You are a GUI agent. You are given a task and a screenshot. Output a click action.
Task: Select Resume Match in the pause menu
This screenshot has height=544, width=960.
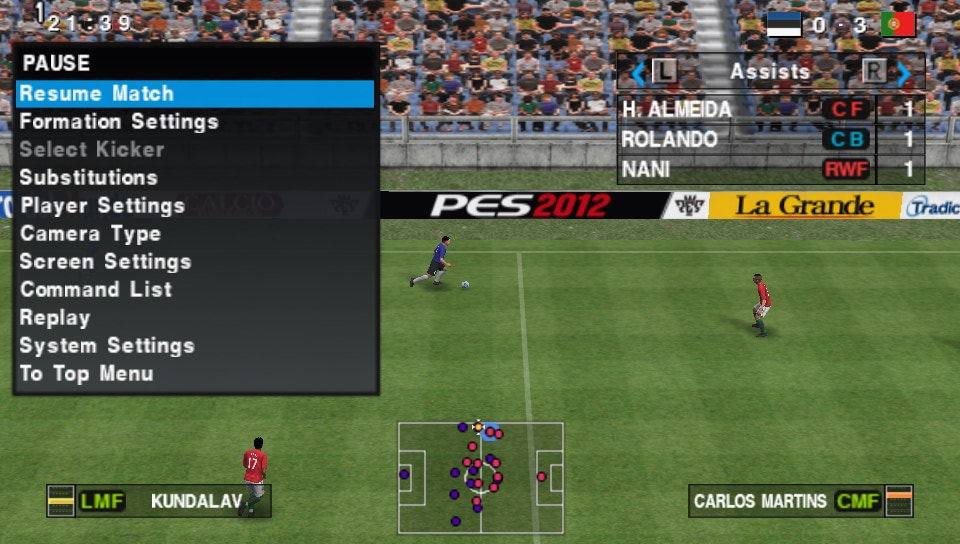[97, 94]
